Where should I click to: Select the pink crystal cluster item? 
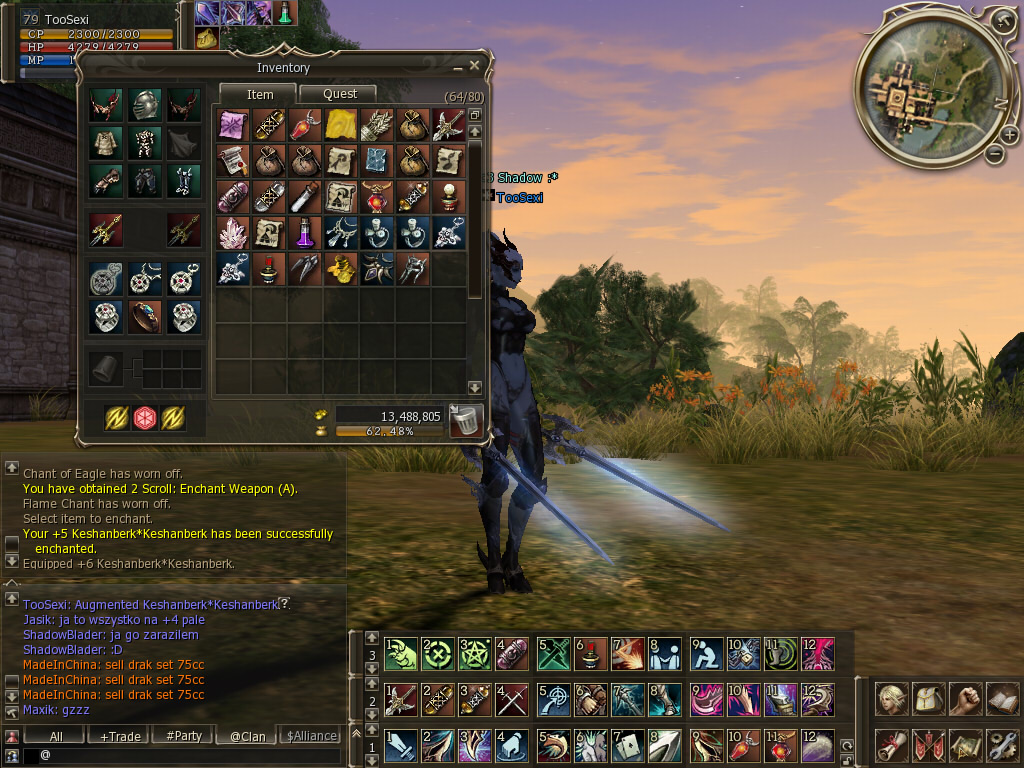[x=233, y=233]
